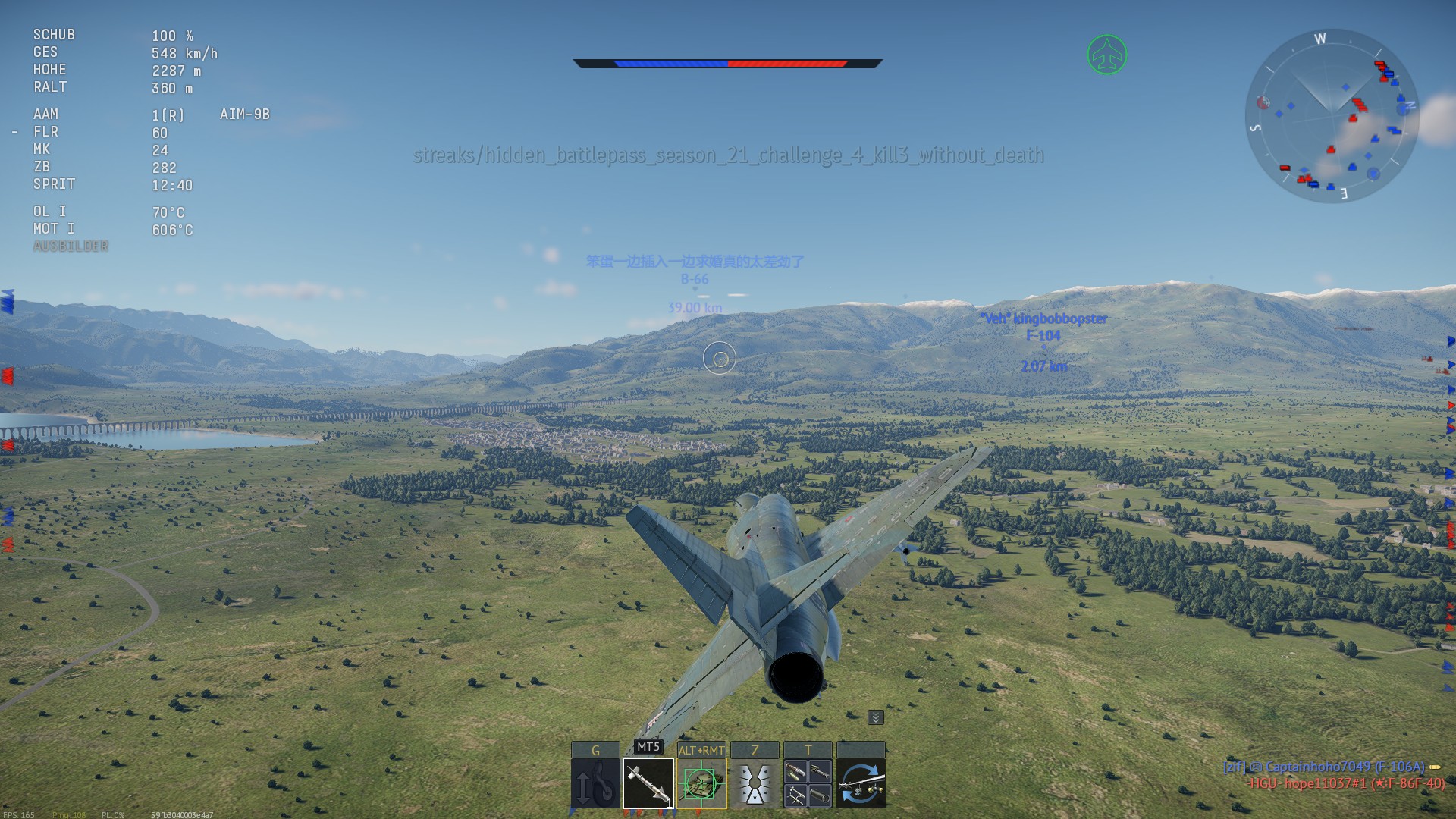The image size is (1456, 819).
Task: Activate the ground target lock icon
Action: coord(701,783)
